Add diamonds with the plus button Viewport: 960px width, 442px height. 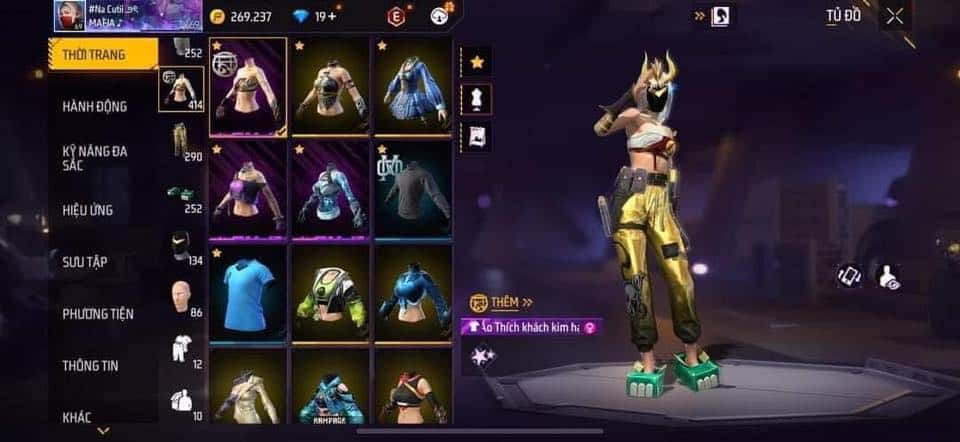pos(332,17)
